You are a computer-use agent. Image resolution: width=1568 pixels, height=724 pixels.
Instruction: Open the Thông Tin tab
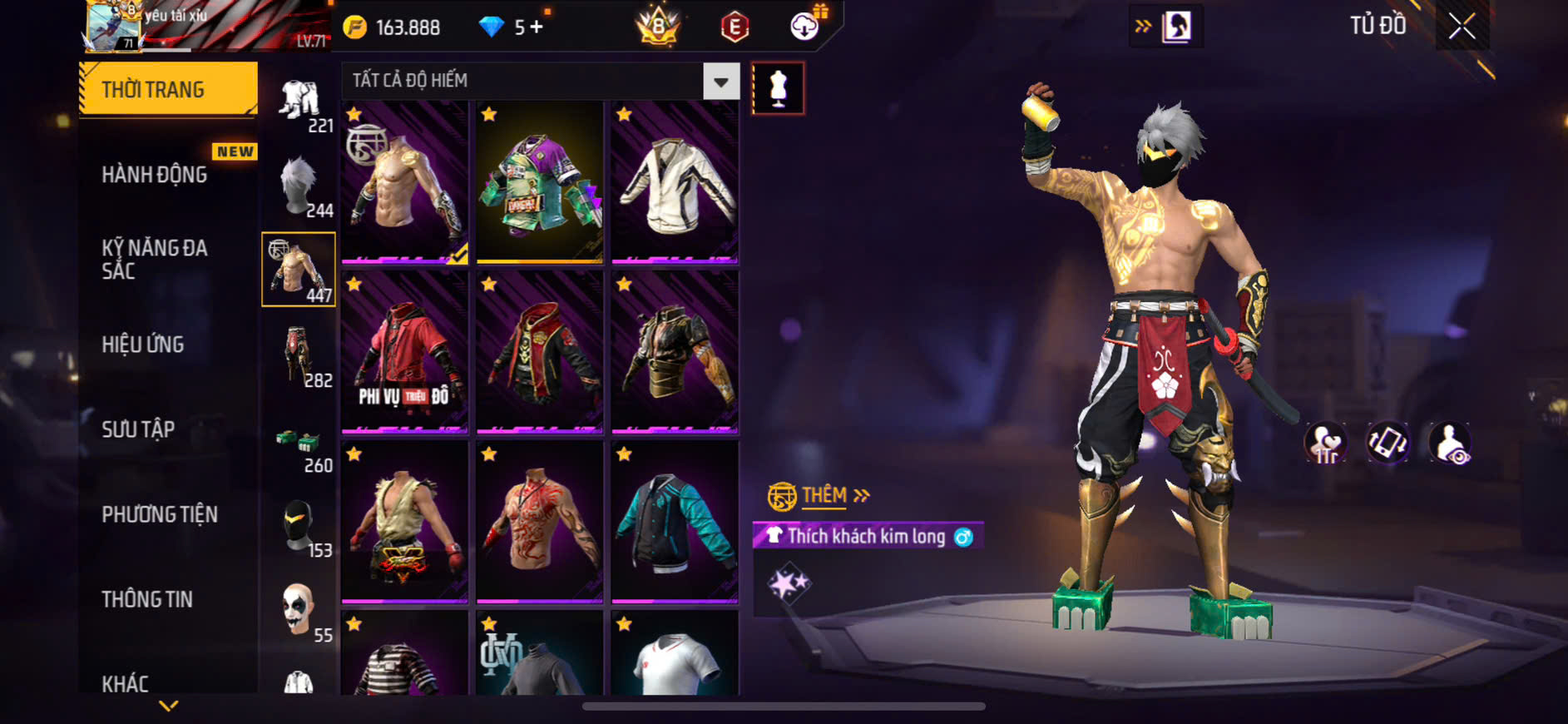pyautogui.click(x=147, y=598)
